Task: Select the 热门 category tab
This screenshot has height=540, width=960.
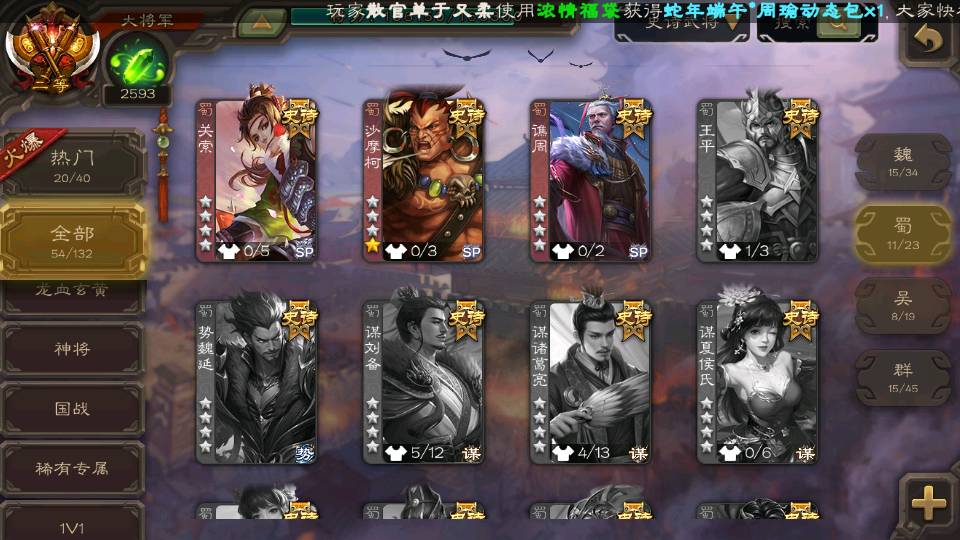Action: click(72, 163)
